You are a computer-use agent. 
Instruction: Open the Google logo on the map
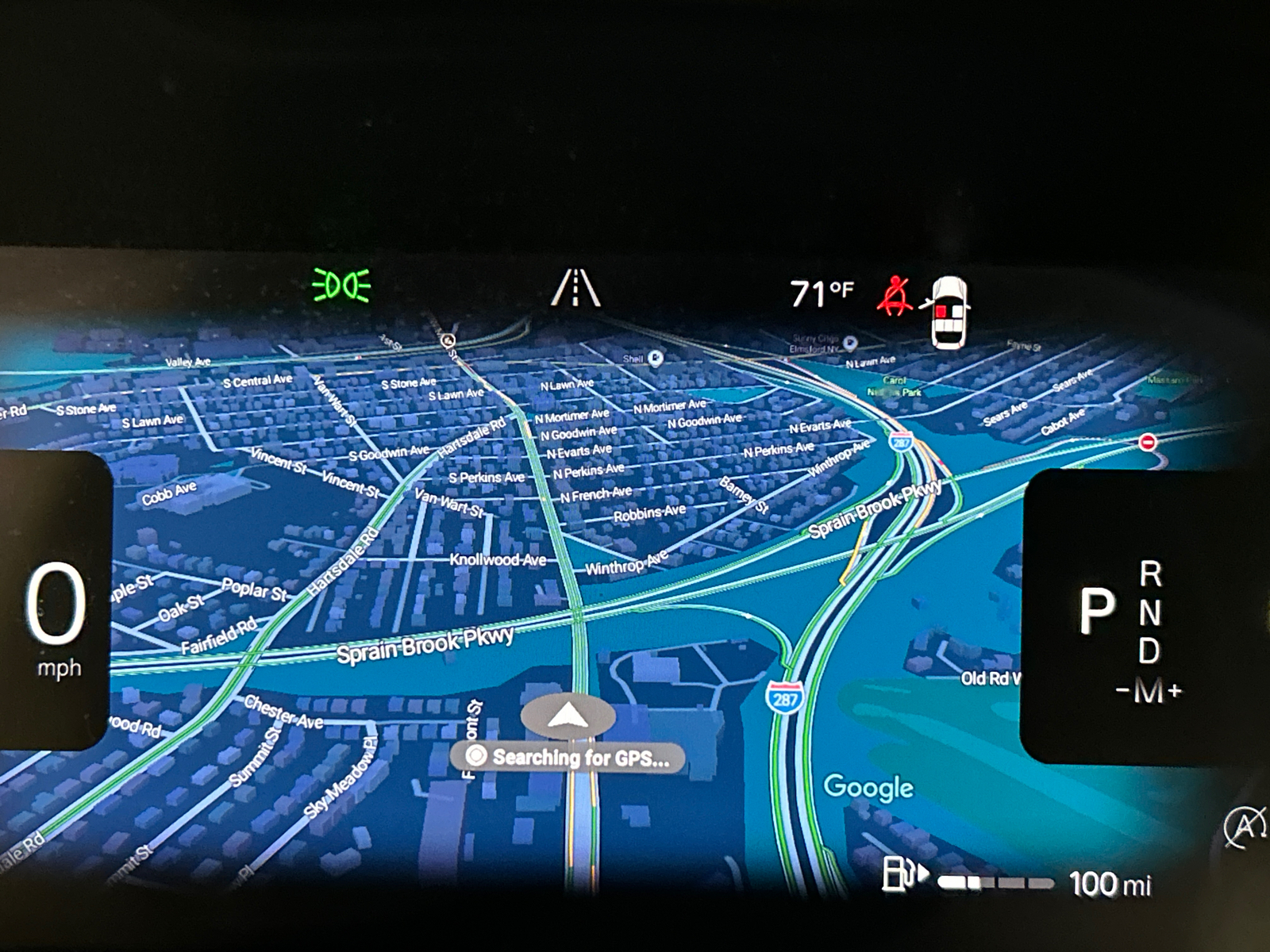click(x=868, y=787)
